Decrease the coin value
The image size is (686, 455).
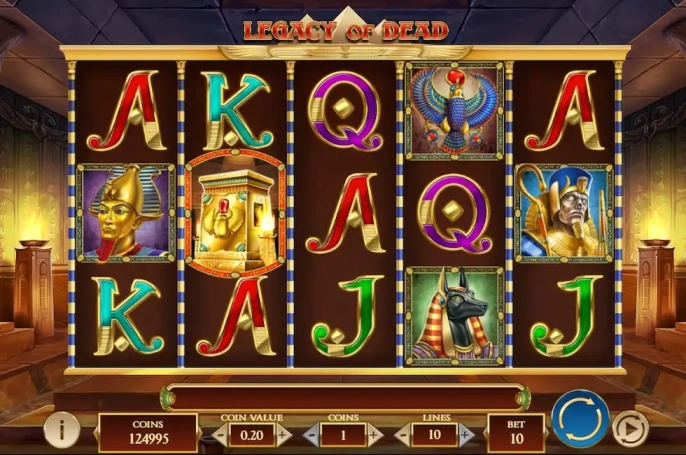click(221, 435)
